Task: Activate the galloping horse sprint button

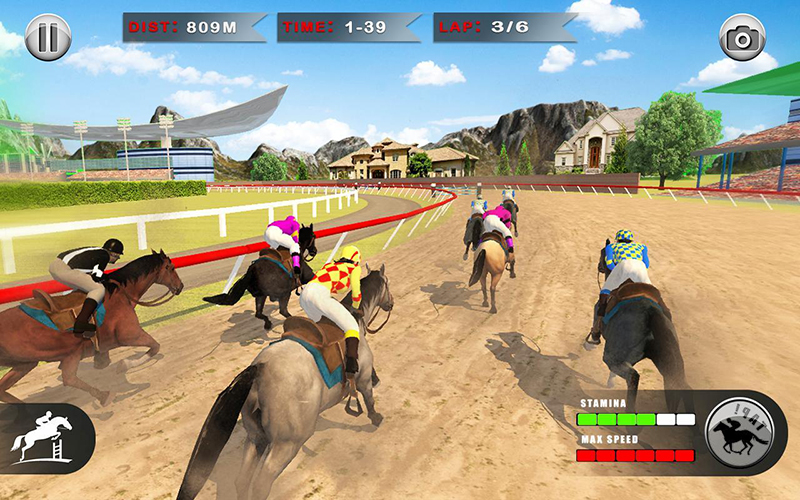Action: [743, 431]
